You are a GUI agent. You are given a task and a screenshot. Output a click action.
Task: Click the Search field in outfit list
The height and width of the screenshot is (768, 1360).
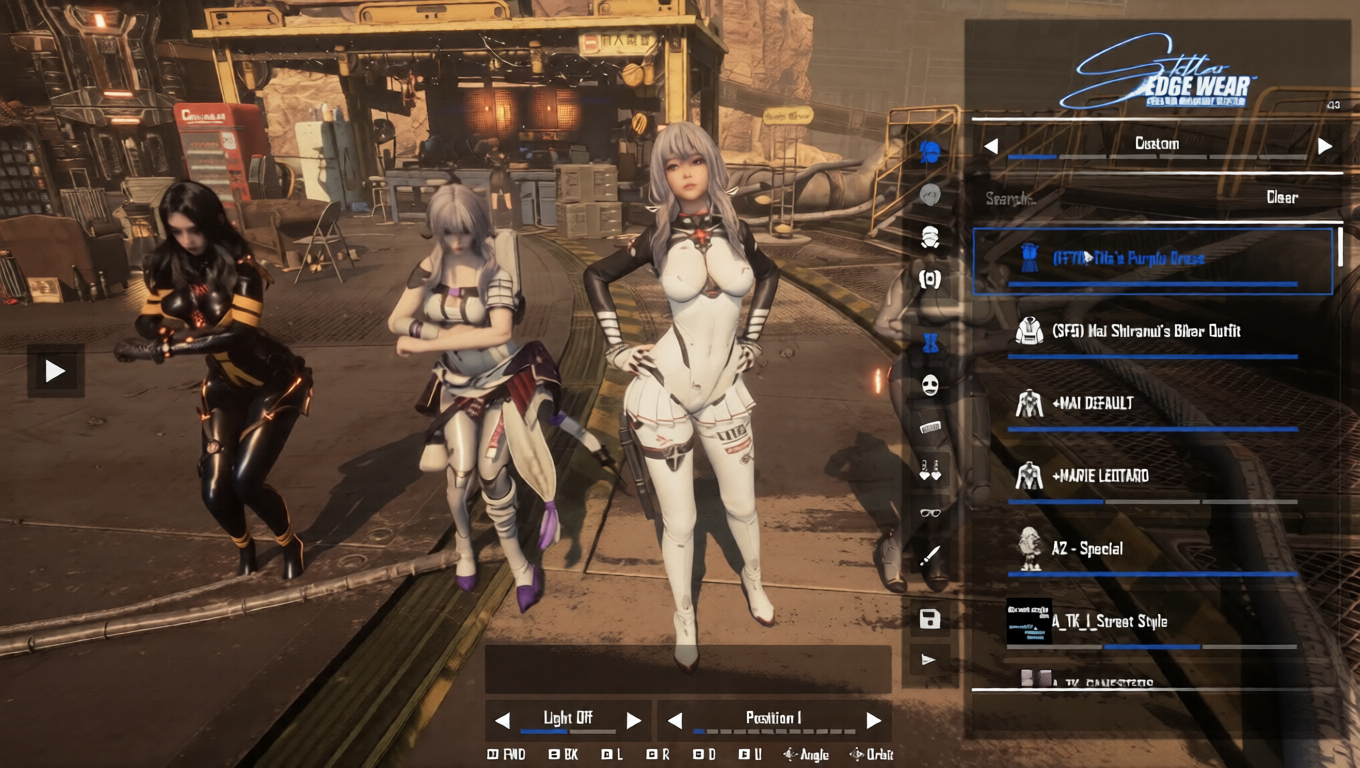pyautogui.click(x=1100, y=198)
